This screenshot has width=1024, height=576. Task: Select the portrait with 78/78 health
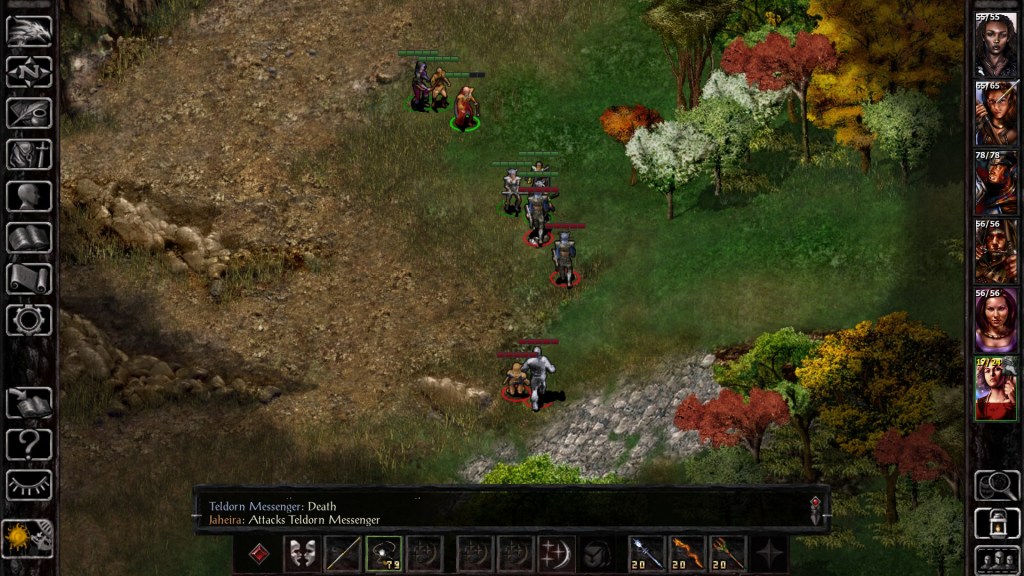[995, 183]
